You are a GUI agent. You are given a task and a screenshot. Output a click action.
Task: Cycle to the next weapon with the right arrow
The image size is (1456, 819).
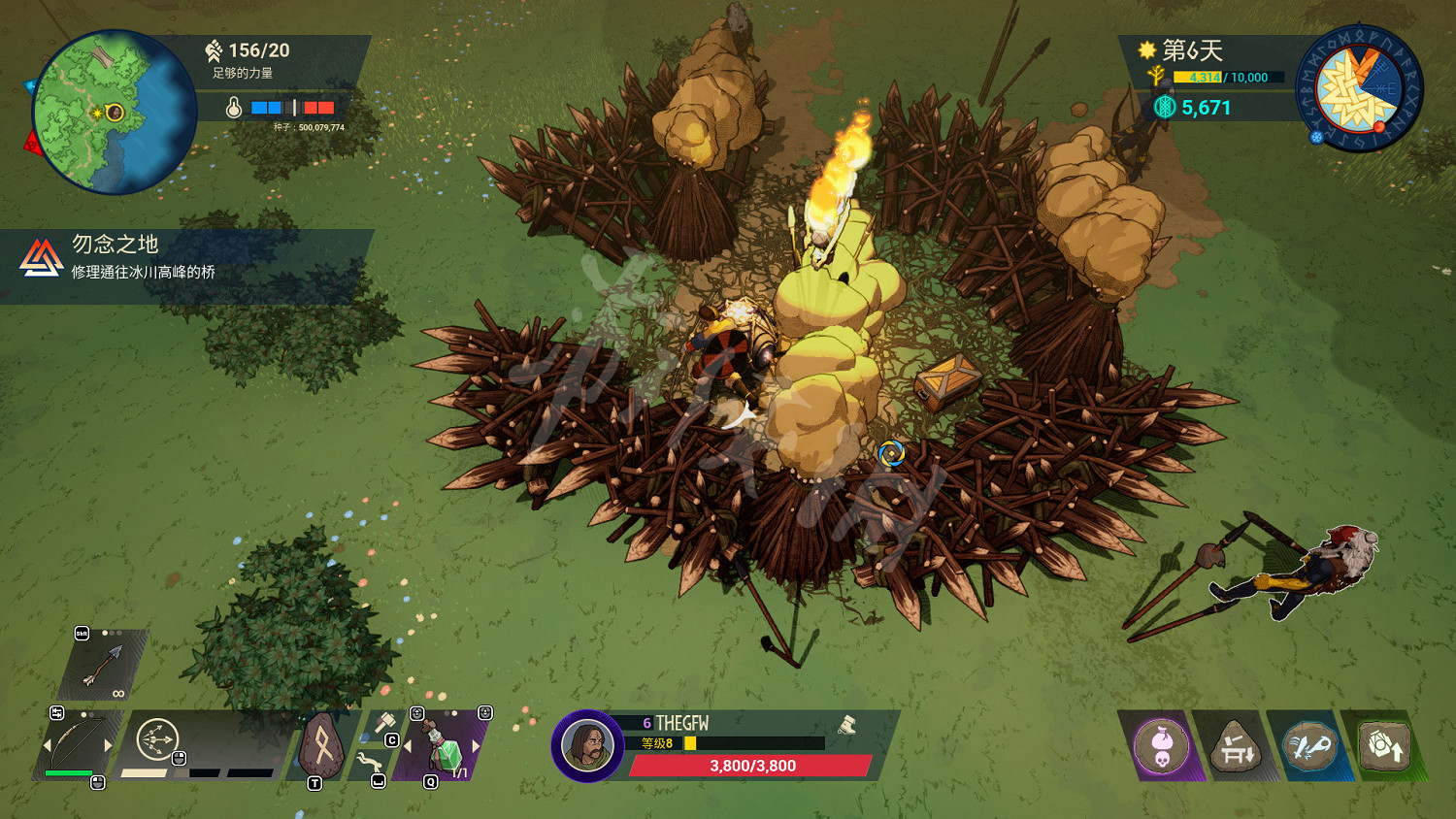click(109, 746)
